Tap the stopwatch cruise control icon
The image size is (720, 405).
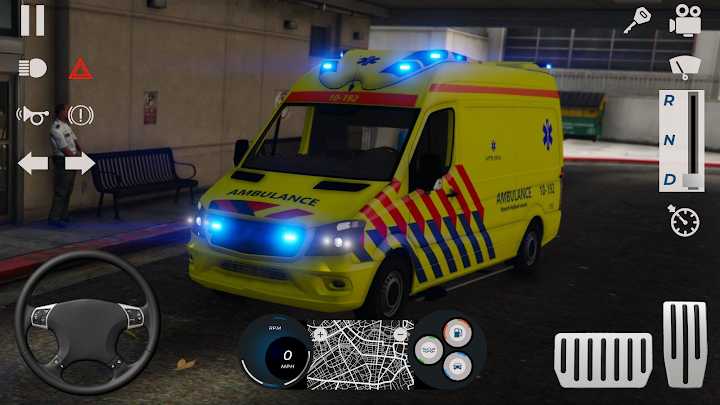(x=684, y=221)
